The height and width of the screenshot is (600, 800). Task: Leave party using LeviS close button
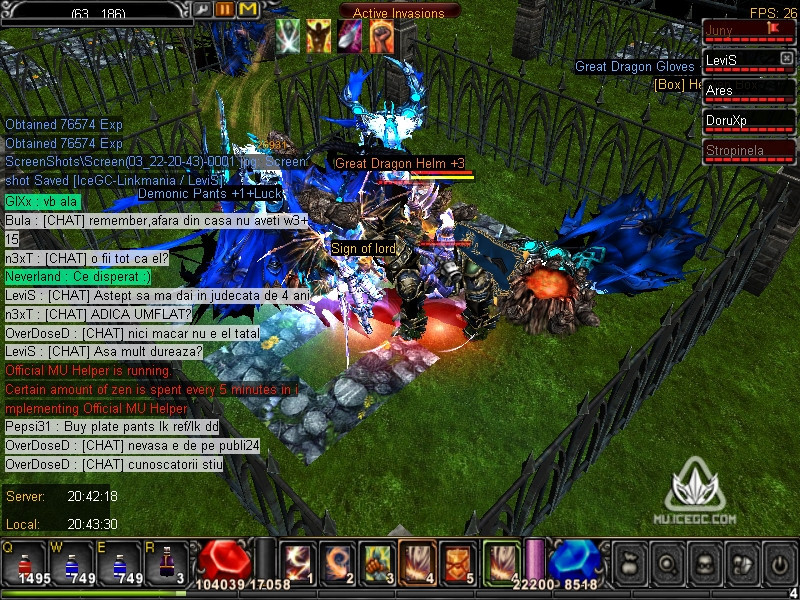(786, 59)
